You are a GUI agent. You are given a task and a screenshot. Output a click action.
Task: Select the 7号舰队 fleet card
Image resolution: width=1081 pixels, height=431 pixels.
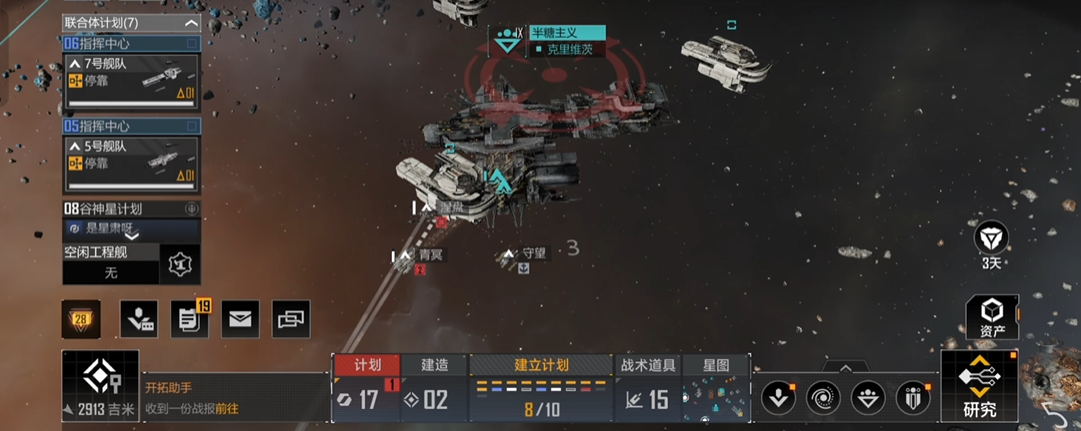tap(131, 81)
